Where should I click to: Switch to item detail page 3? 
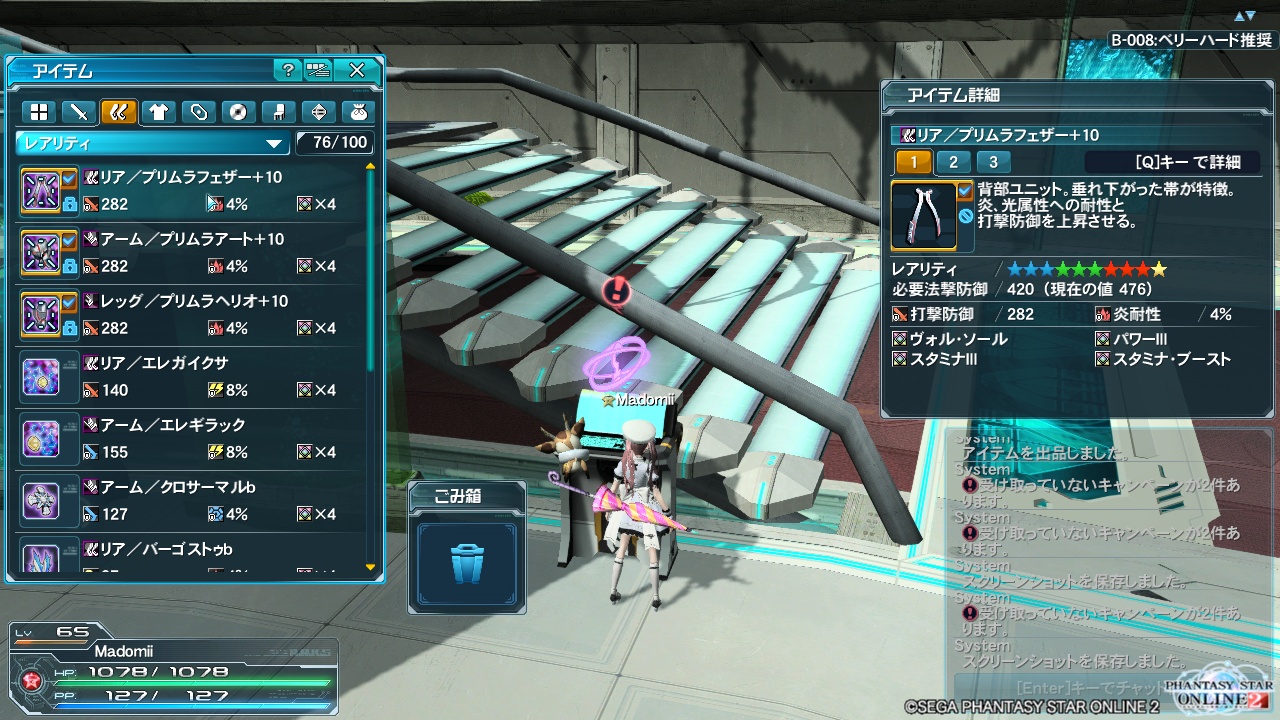coord(992,162)
